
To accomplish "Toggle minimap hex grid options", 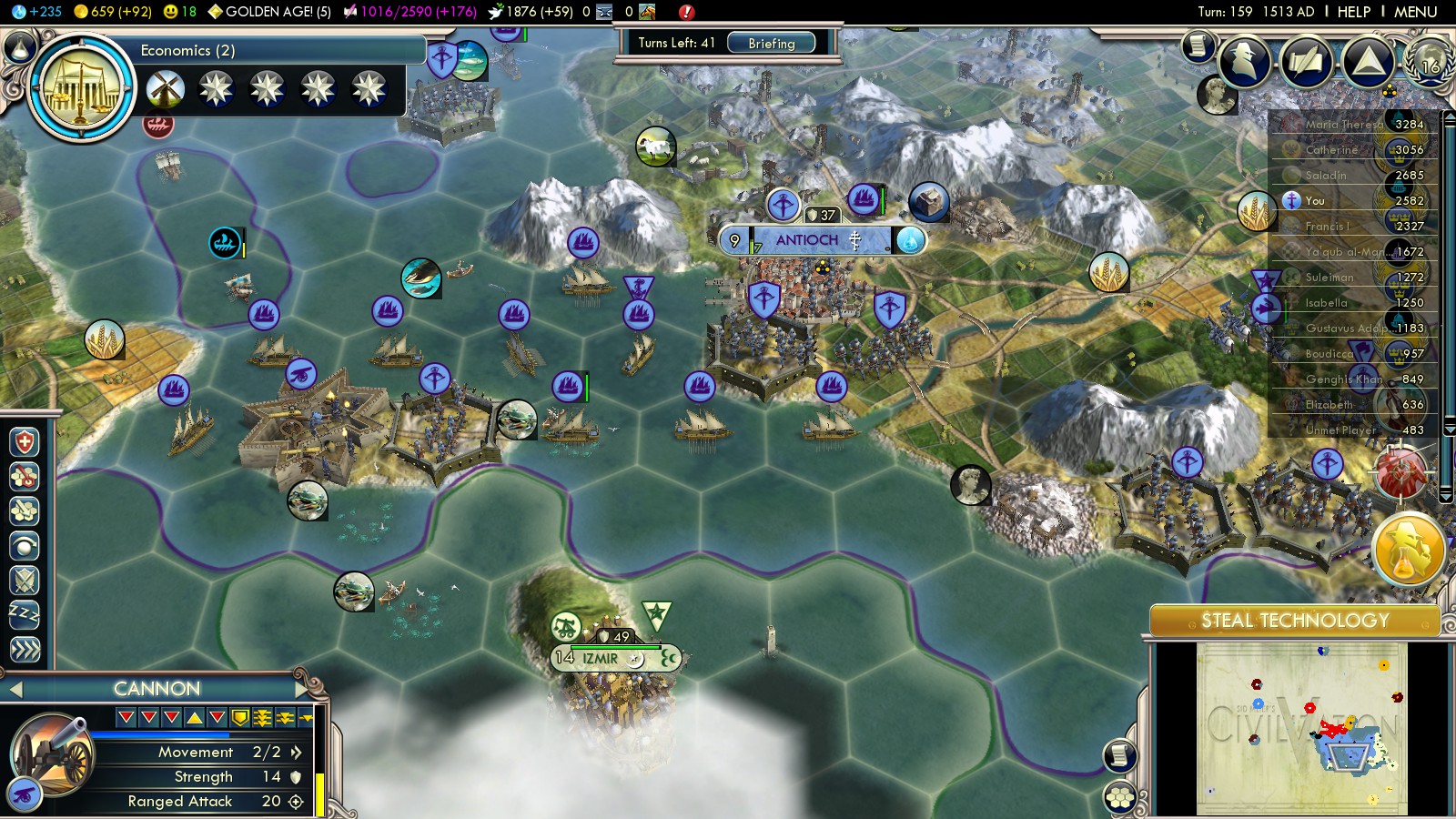I will 1120,798.
